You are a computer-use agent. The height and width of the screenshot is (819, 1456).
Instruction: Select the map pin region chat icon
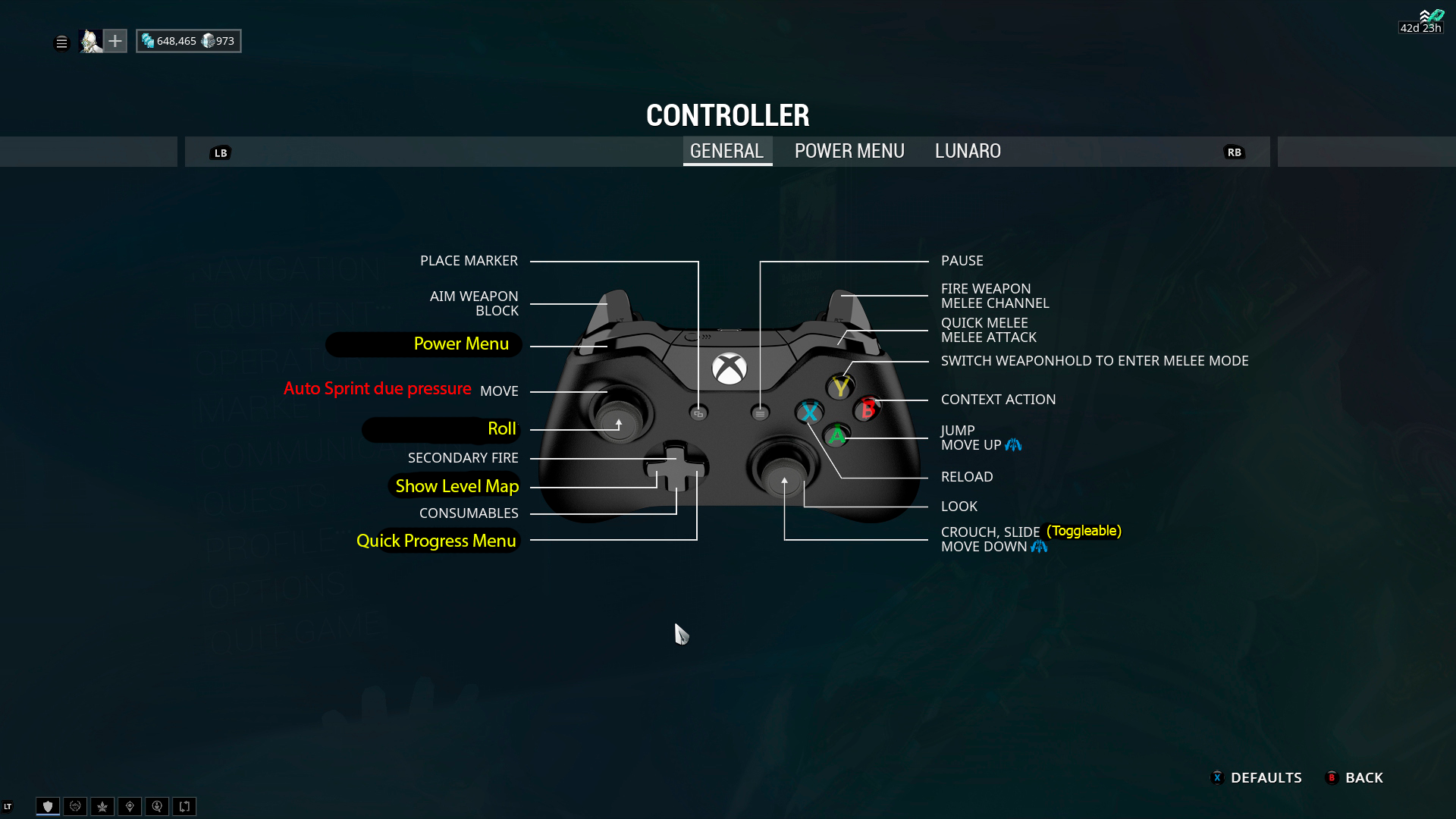[x=130, y=806]
